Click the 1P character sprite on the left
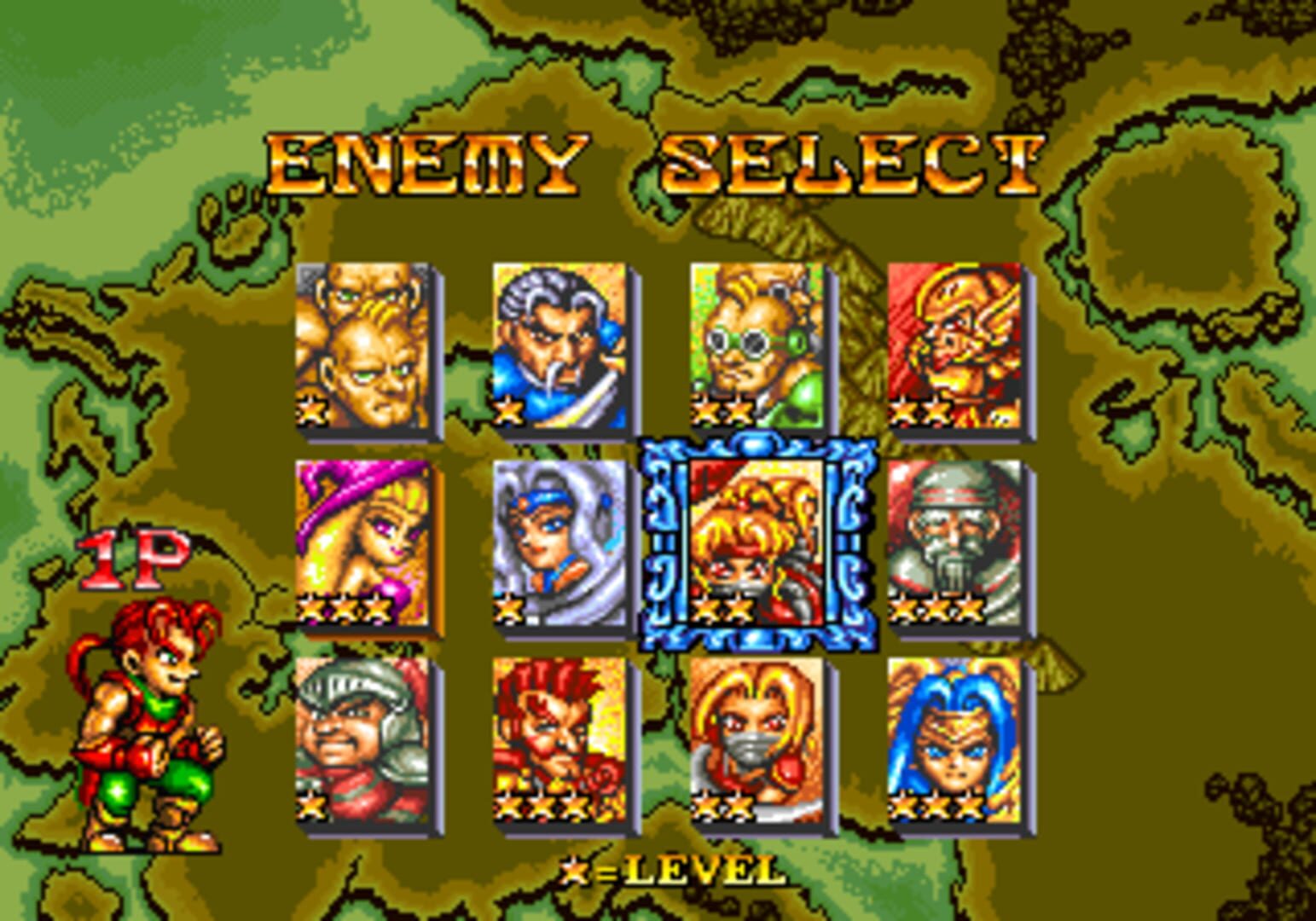Viewport: 1316px width, 921px height. point(149,733)
